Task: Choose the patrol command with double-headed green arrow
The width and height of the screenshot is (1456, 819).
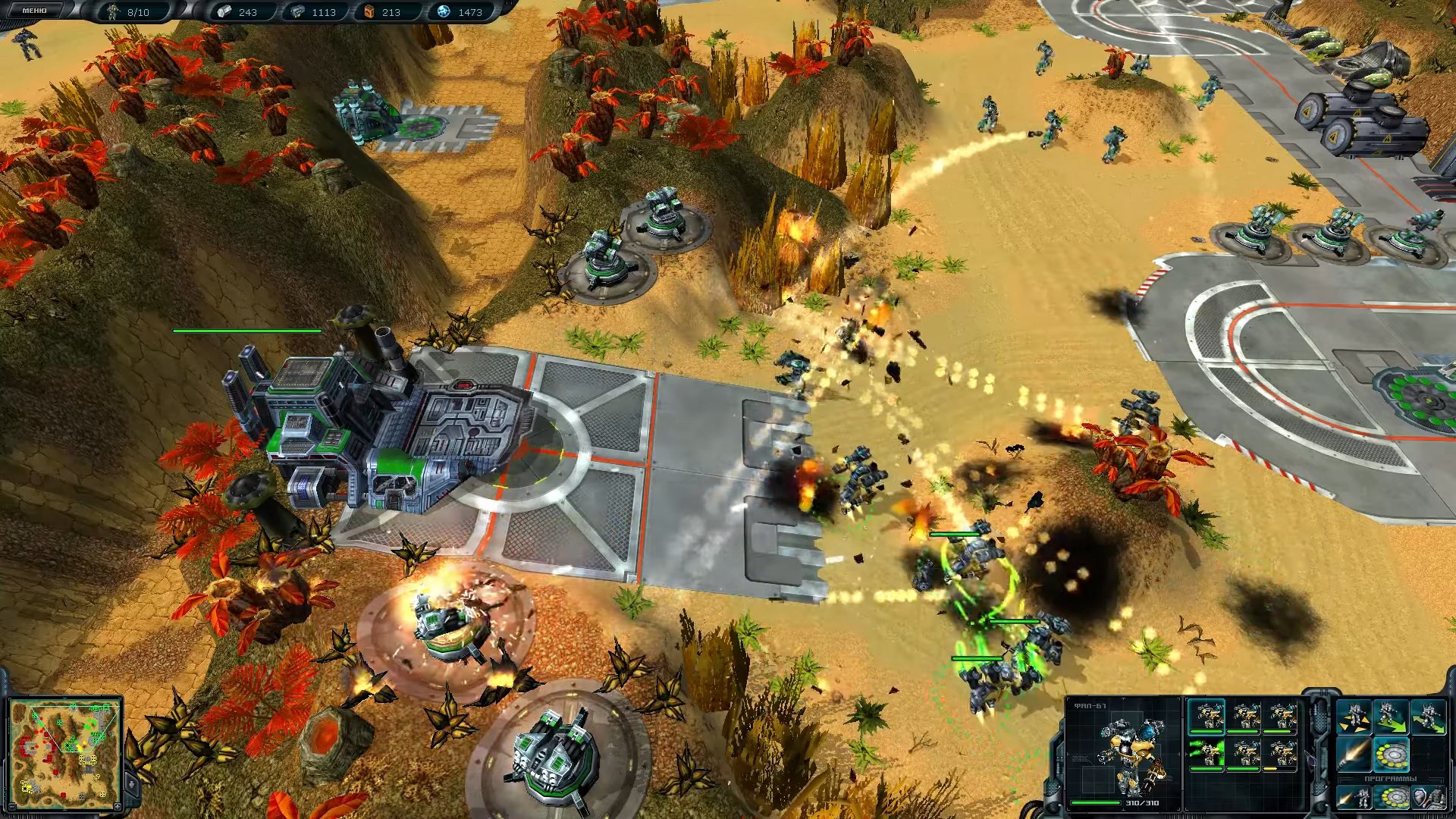Action: (x=1429, y=717)
